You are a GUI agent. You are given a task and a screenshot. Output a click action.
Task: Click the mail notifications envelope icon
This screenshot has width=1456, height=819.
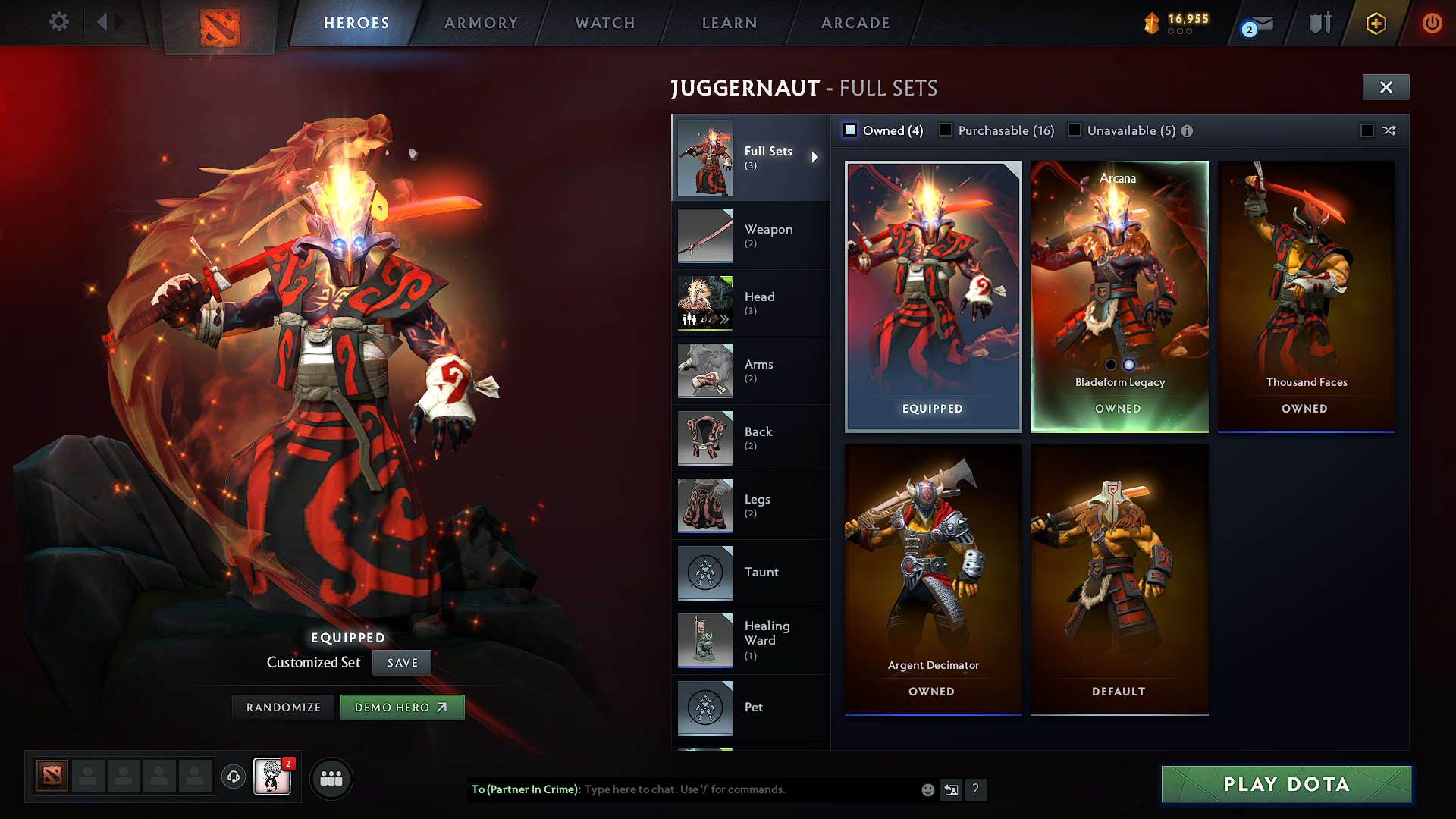[1257, 23]
